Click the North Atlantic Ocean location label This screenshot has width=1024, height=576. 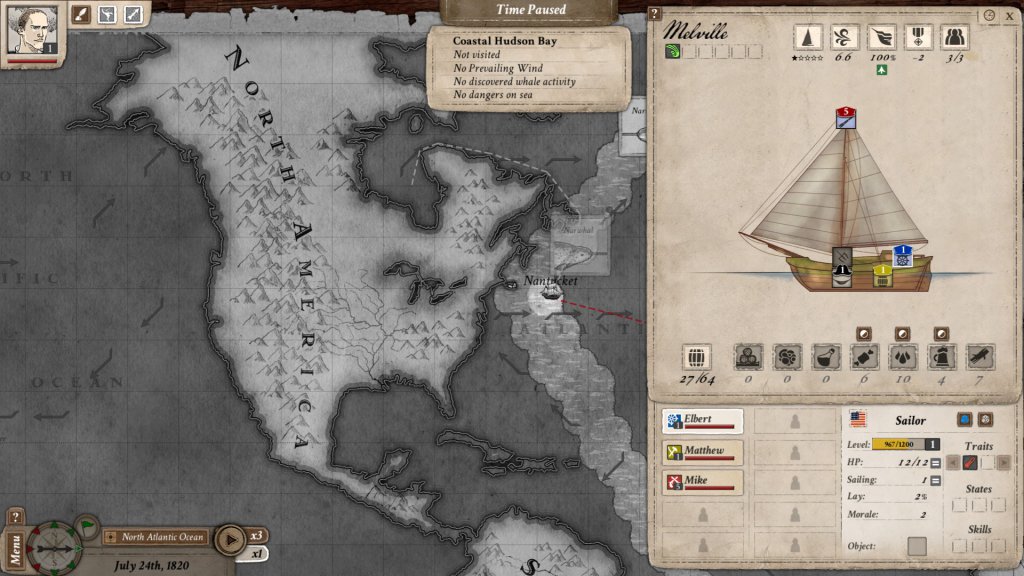point(161,537)
